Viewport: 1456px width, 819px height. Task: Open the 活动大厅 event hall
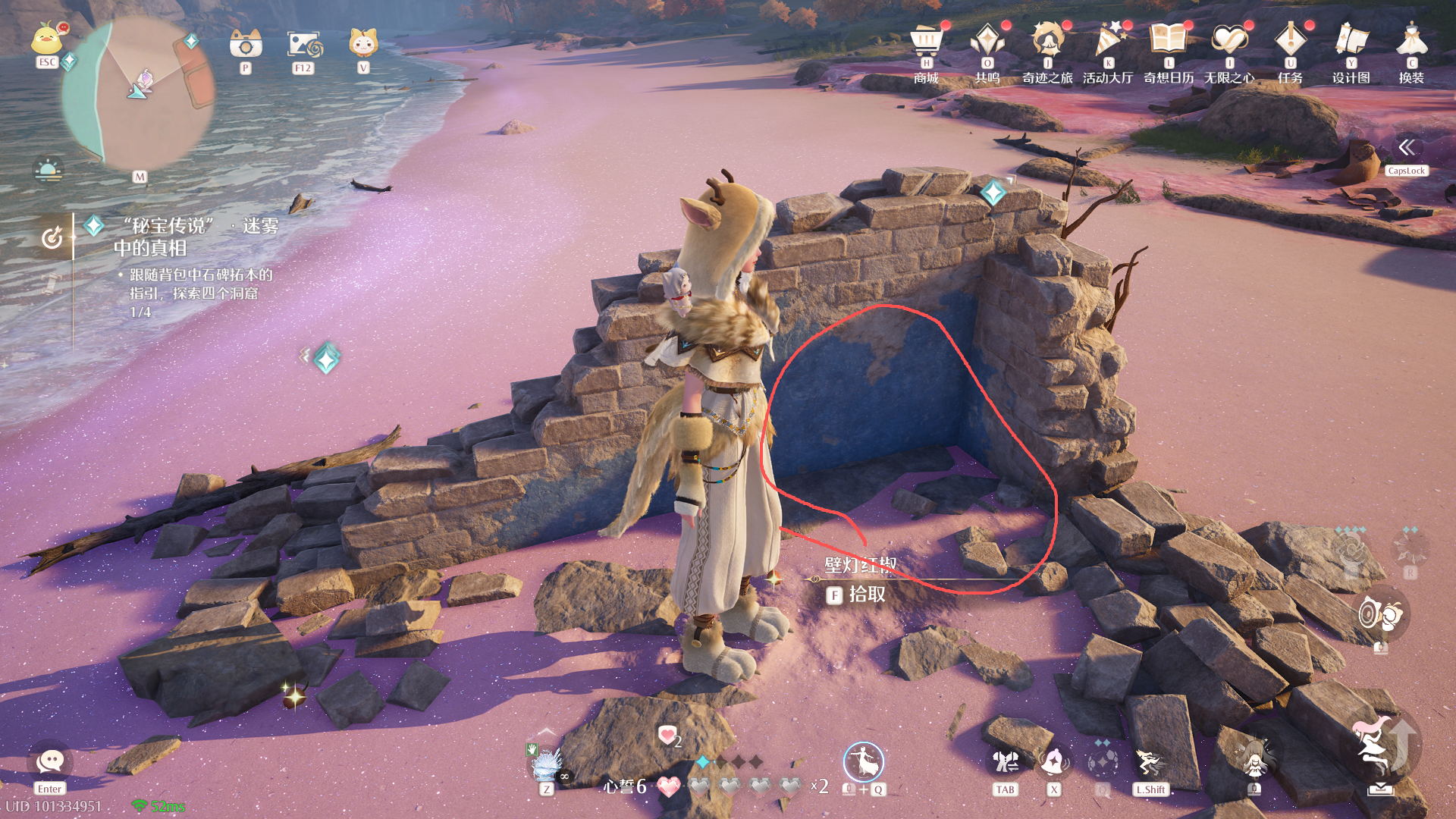[x=1108, y=42]
